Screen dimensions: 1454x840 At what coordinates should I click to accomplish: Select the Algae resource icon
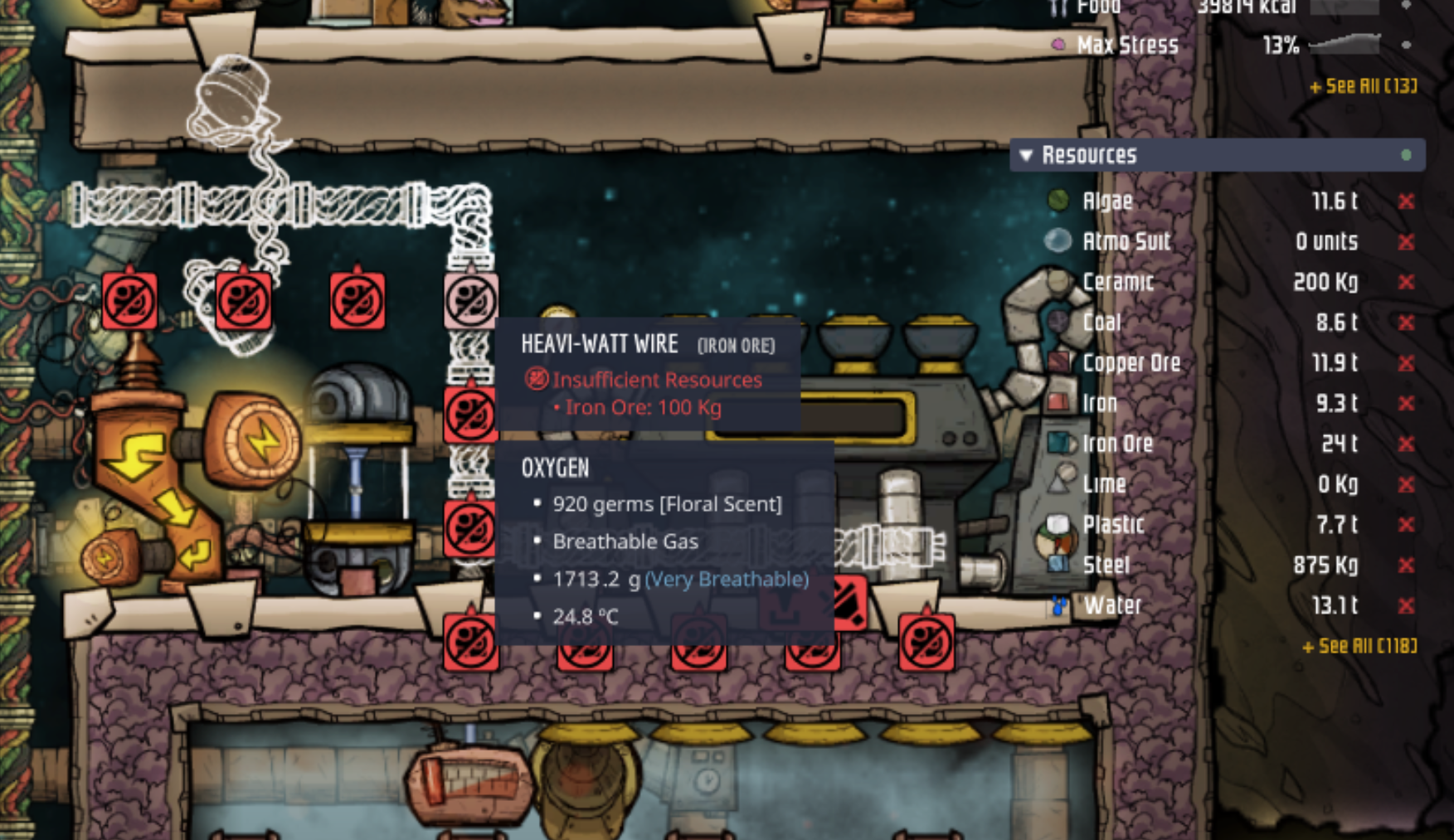tap(1057, 200)
